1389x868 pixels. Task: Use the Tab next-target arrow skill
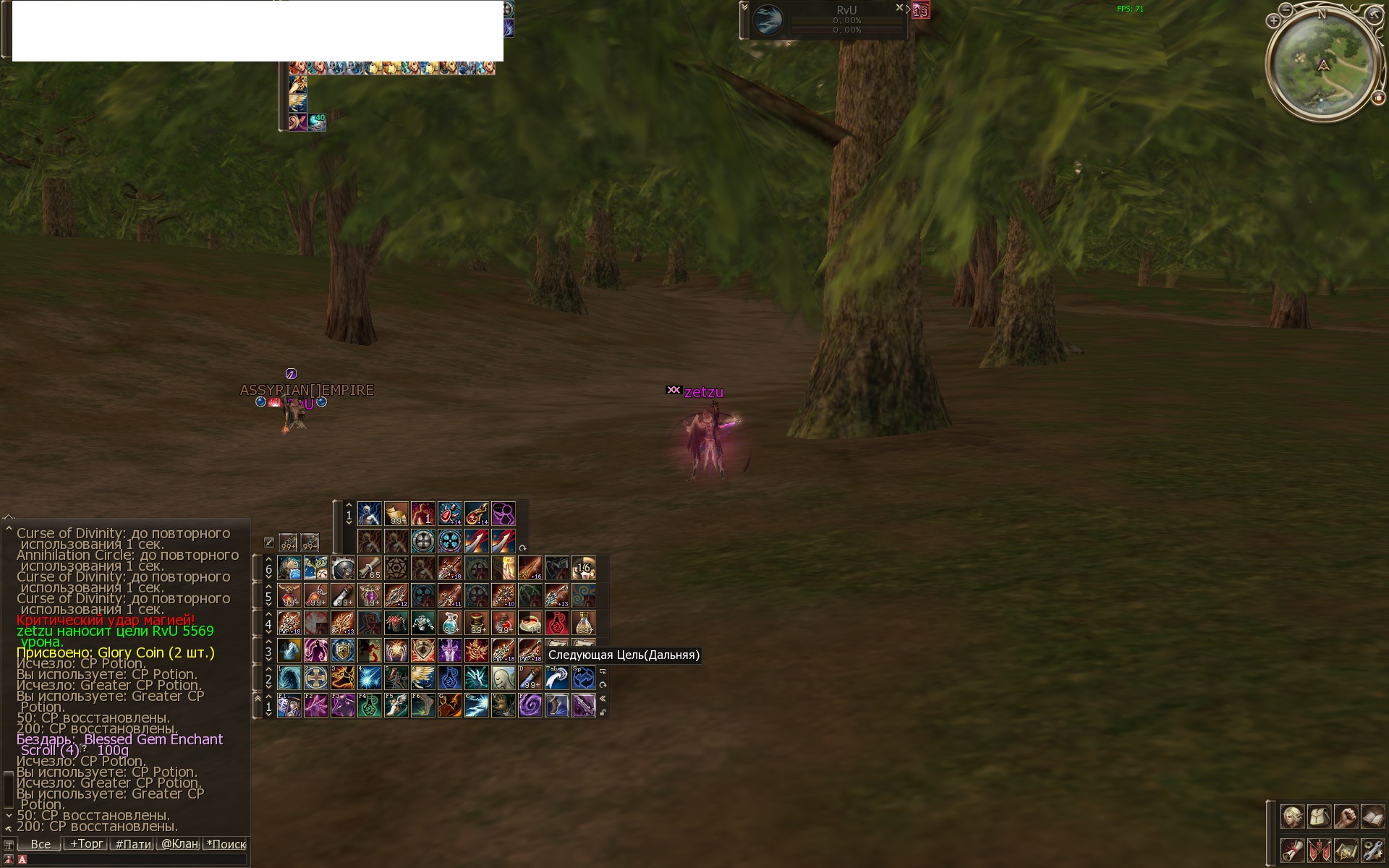pos(556,678)
